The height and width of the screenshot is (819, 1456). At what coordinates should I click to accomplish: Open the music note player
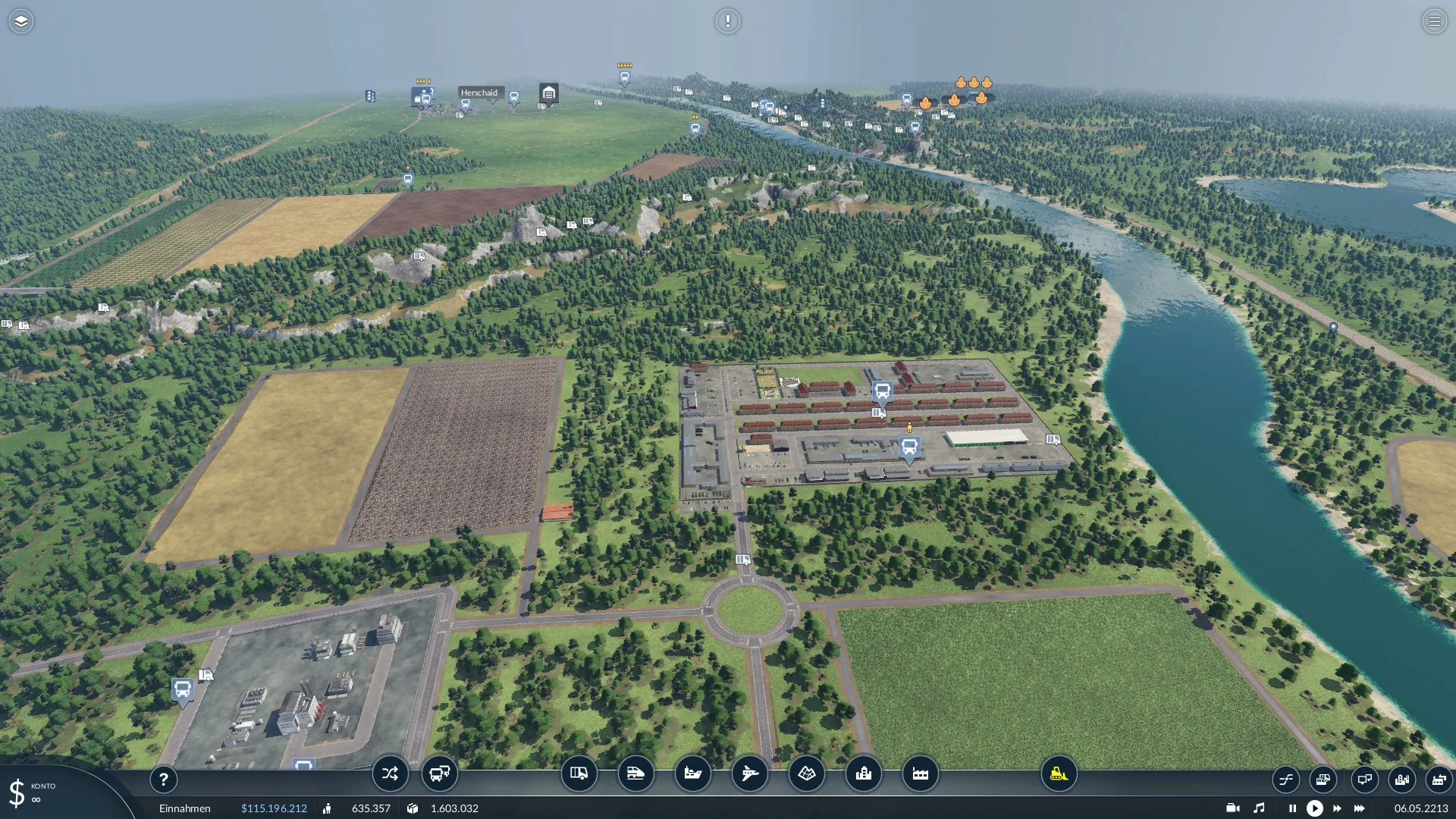[1259, 808]
